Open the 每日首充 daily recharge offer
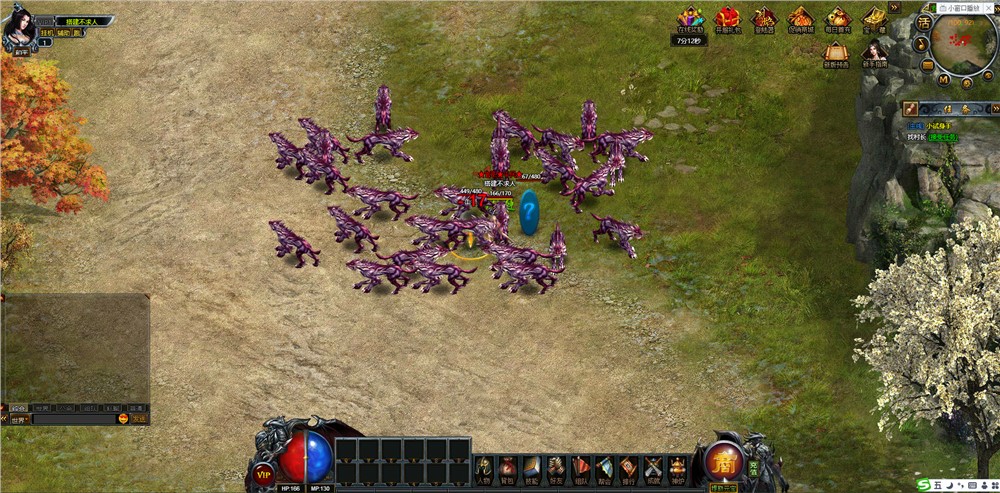Screen dimensions: 1000x493 838,20
